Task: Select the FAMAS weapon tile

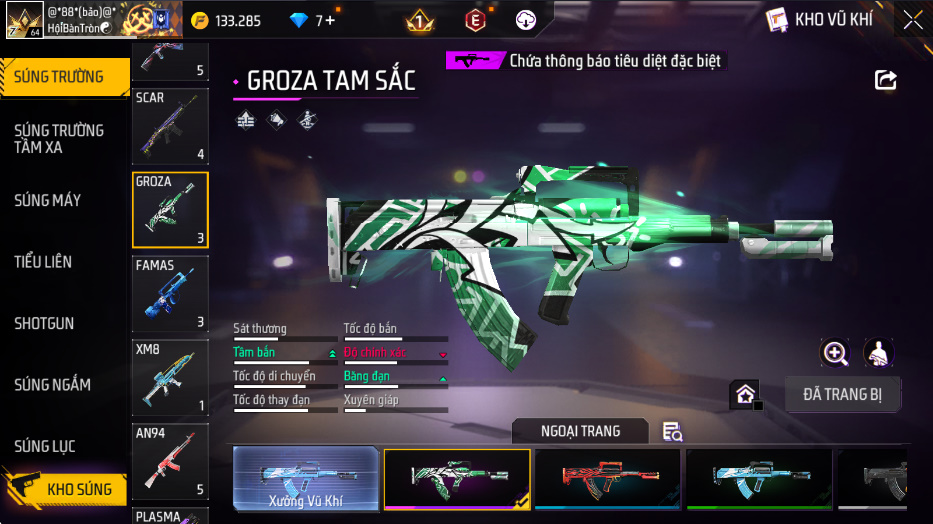Action: 170,294
